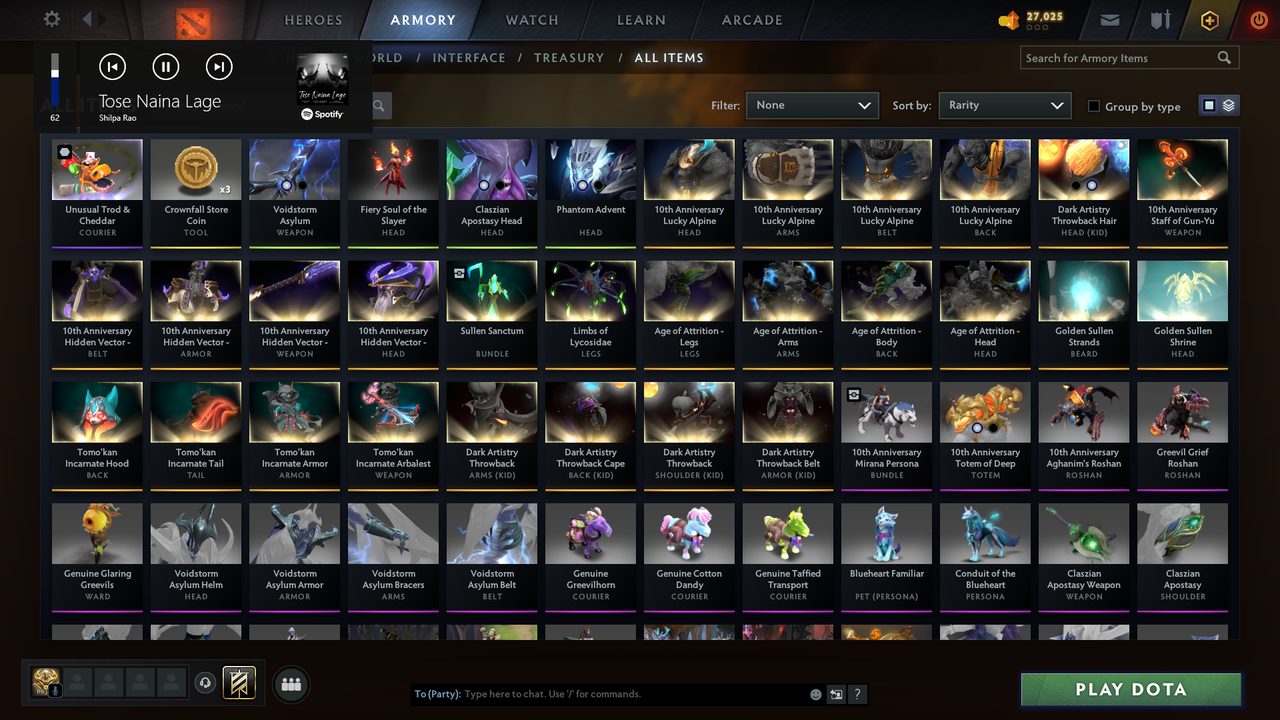1280x720 pixels.
Task: Open the gold hexagon plus store icon
Action: [1209, 20]
